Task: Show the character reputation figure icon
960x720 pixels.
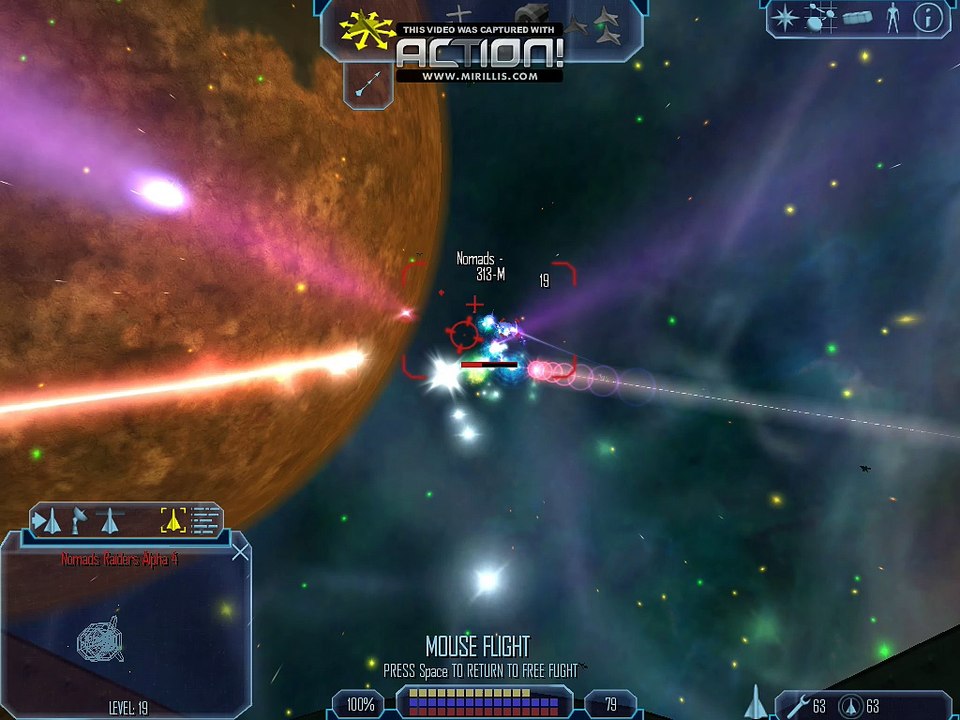Action: pyautogui.click(x=892, y=18)
